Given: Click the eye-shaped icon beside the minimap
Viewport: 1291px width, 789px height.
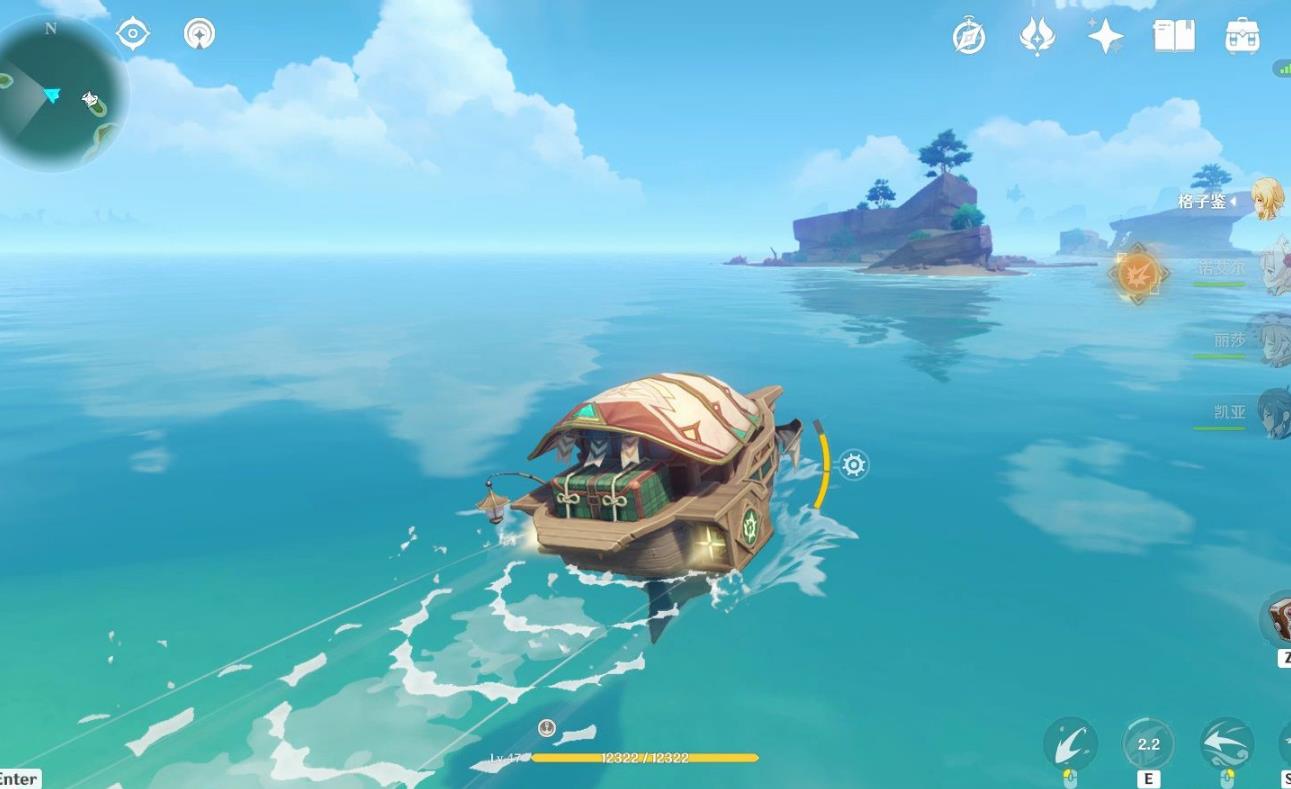Looking at the screenshot, I should pyautogui.click(x=133, y=34).
